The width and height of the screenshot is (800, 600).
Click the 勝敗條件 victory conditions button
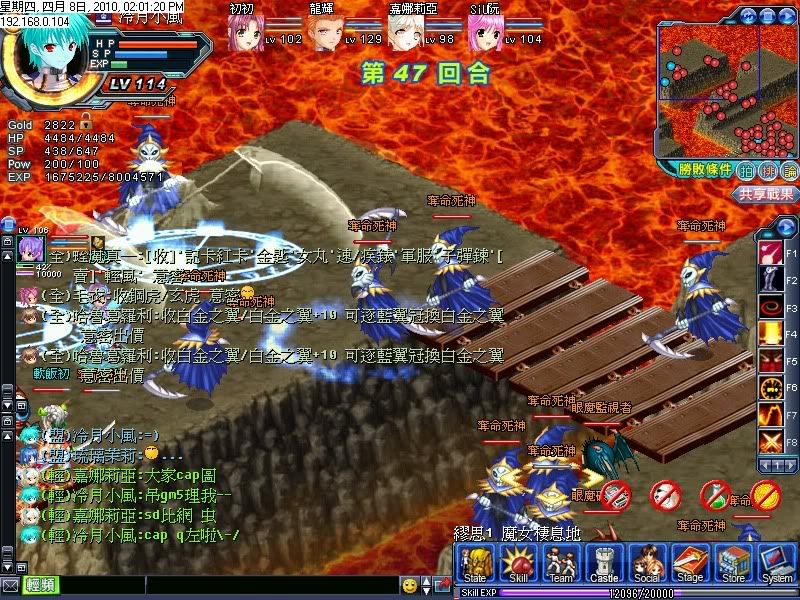[x=699, y=170]
